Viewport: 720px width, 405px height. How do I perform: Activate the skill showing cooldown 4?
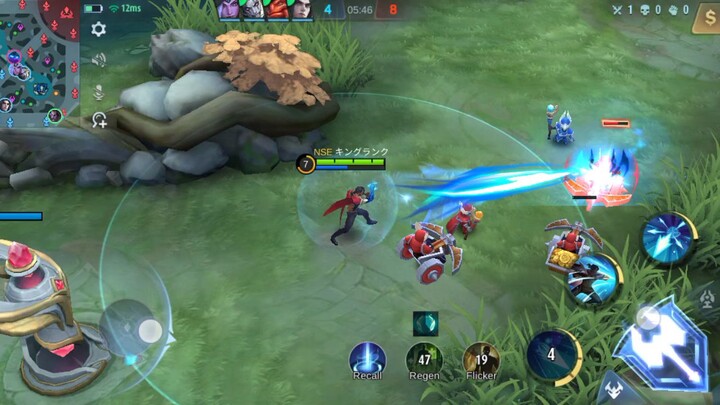552,355
